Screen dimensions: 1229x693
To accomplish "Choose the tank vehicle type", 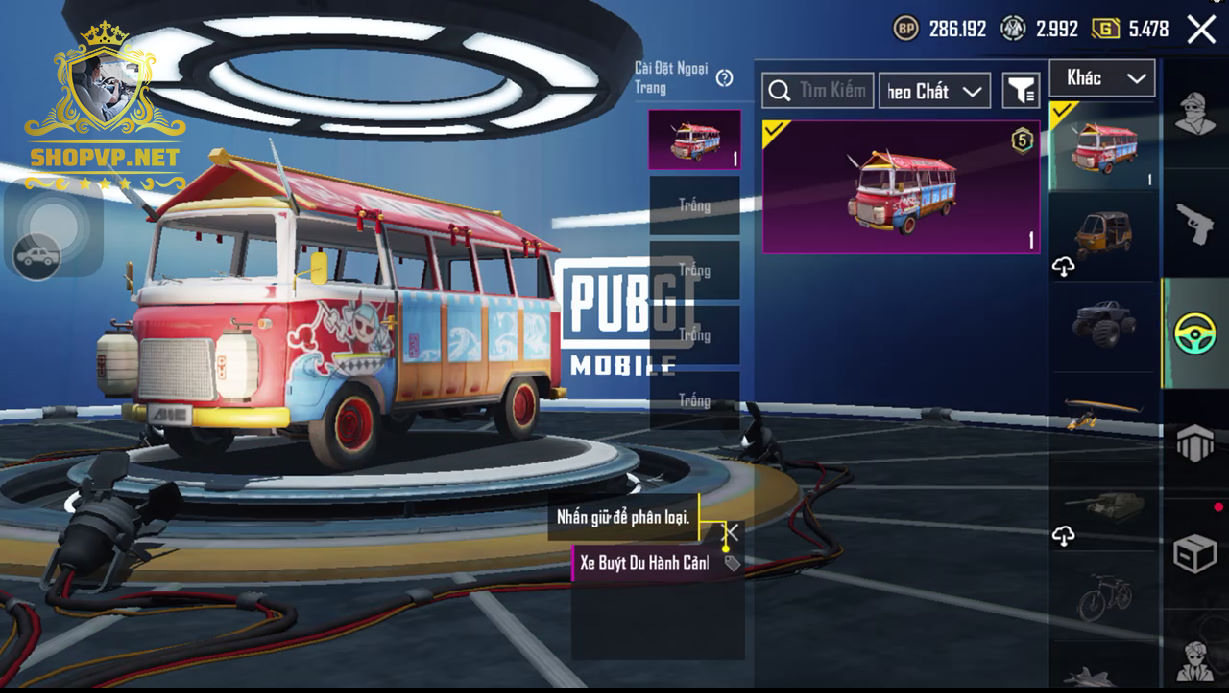I will (x=1103, y=503).
